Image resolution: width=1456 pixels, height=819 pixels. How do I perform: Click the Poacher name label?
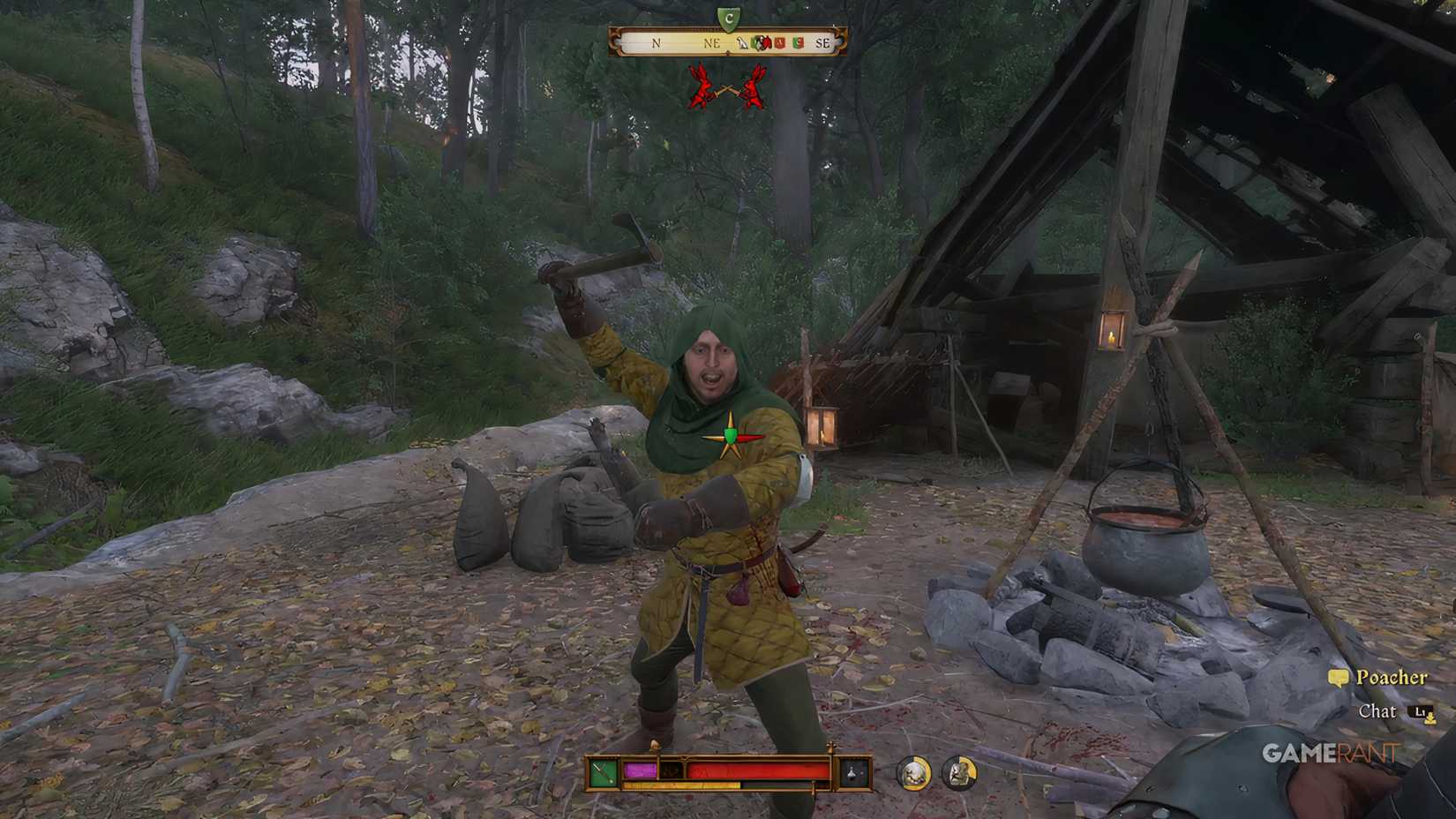tap(1394, 676)
